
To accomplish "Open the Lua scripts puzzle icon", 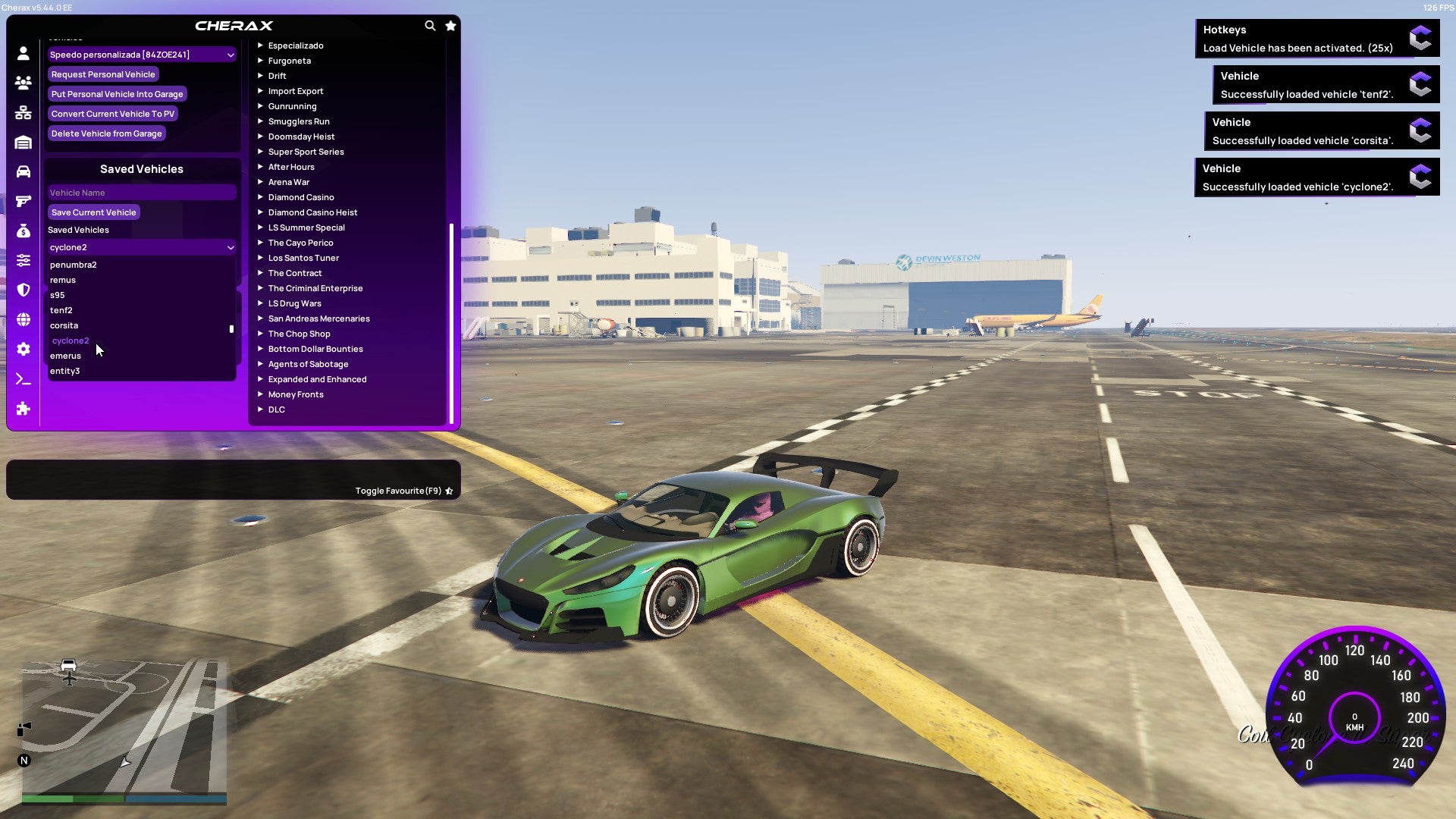I will (x=23, y=409).
